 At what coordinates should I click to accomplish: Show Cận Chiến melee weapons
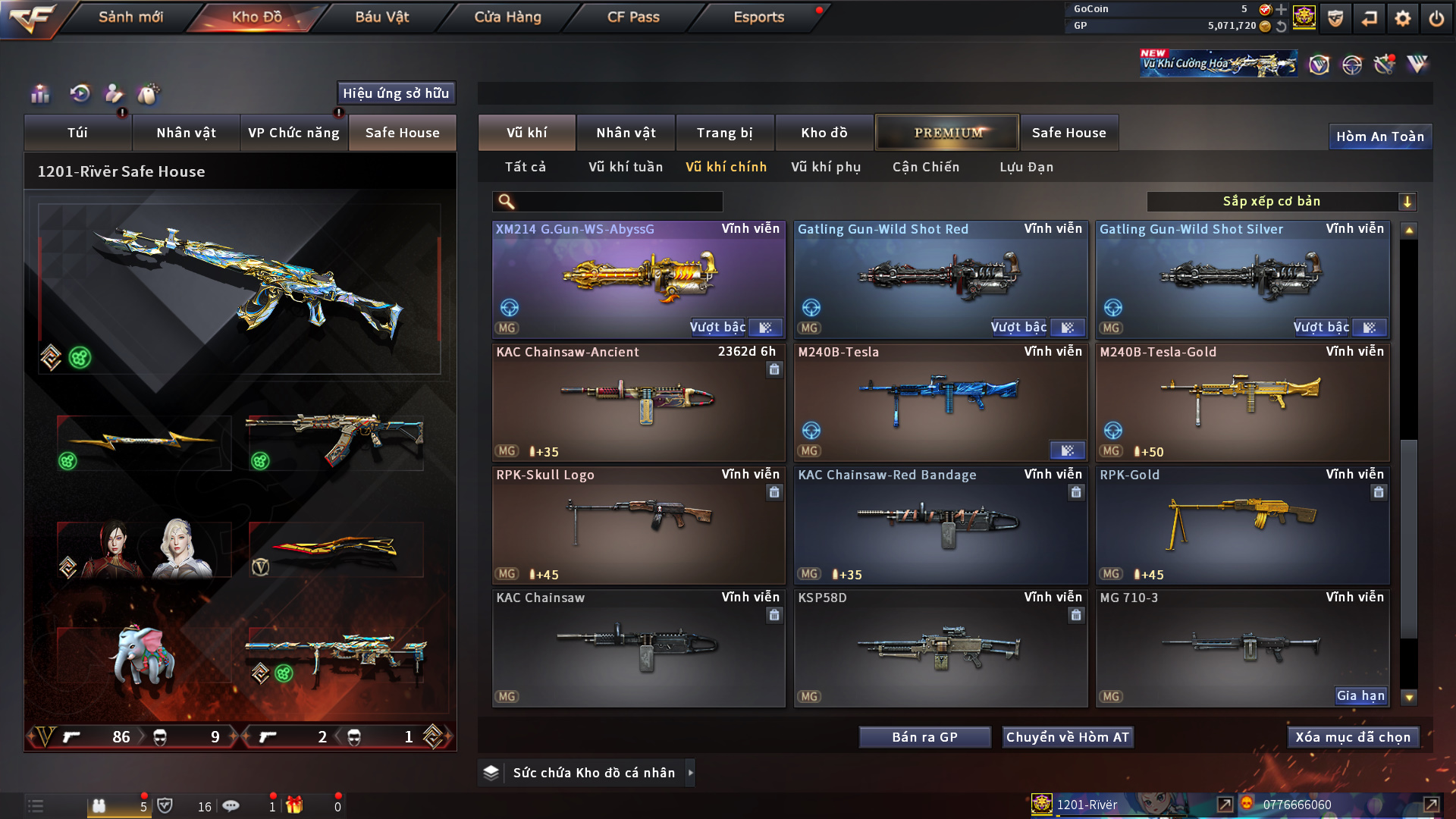tap(925, 167)
